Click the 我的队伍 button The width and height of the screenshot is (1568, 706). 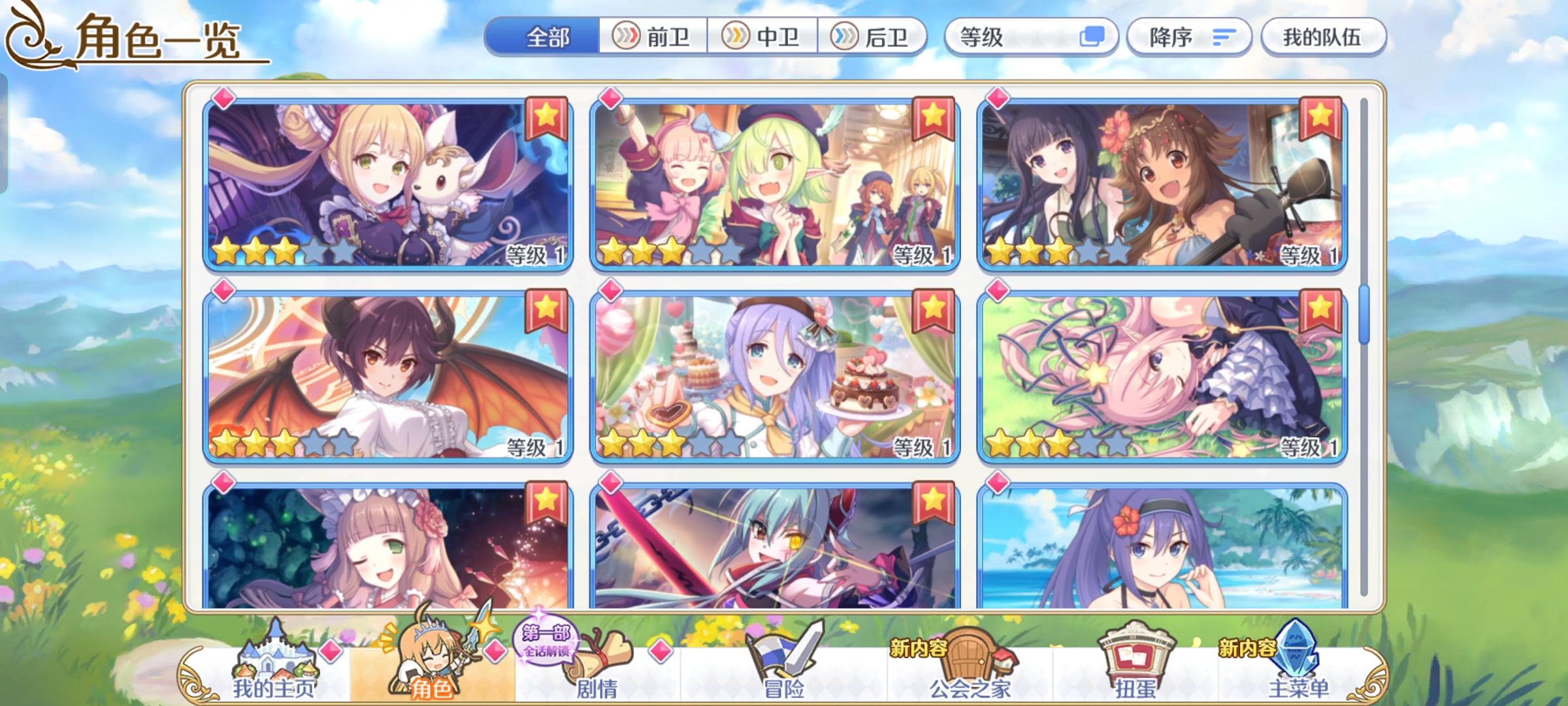1323,37
